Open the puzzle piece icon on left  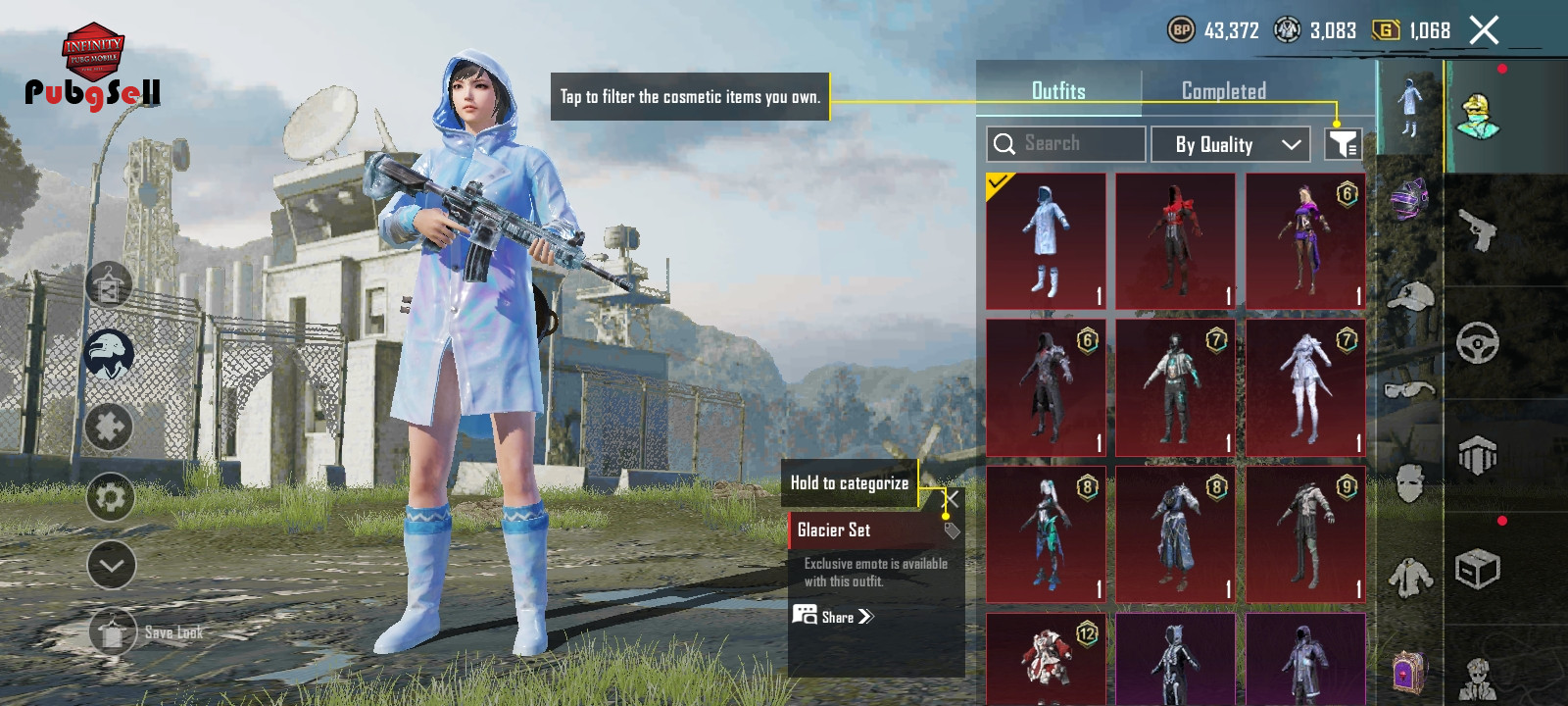[x=109, y=428]
